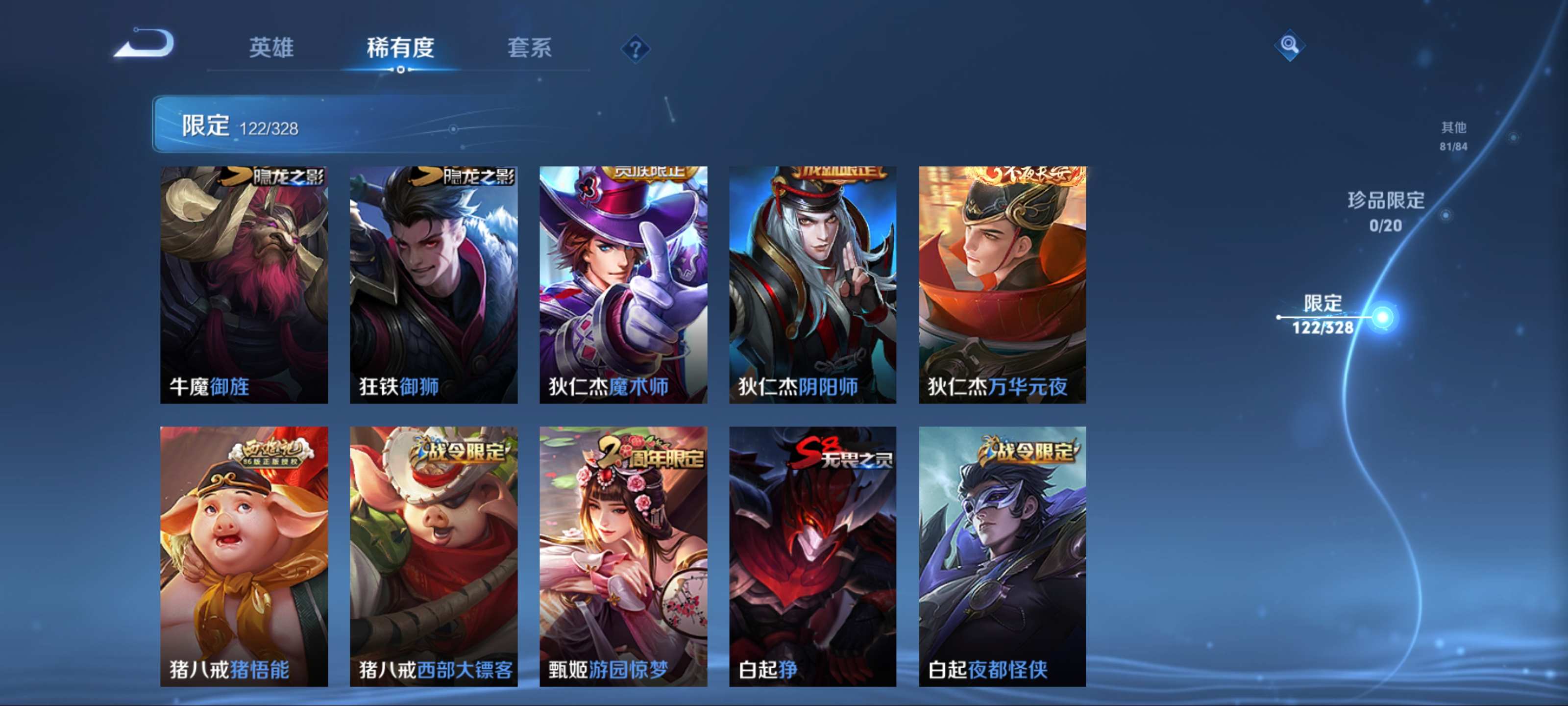Screen dimensions: 1568x706
Task: View the 甄姬游园惊梦 skin card
Action: coord(623,556)
